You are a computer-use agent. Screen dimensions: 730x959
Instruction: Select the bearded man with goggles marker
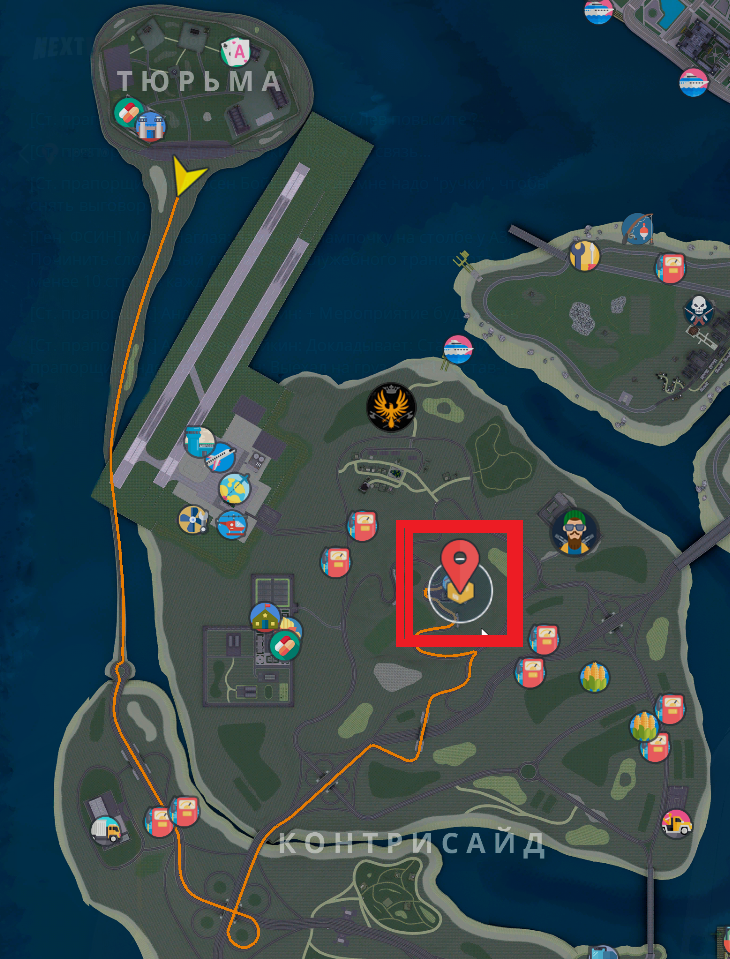point(574,532)
